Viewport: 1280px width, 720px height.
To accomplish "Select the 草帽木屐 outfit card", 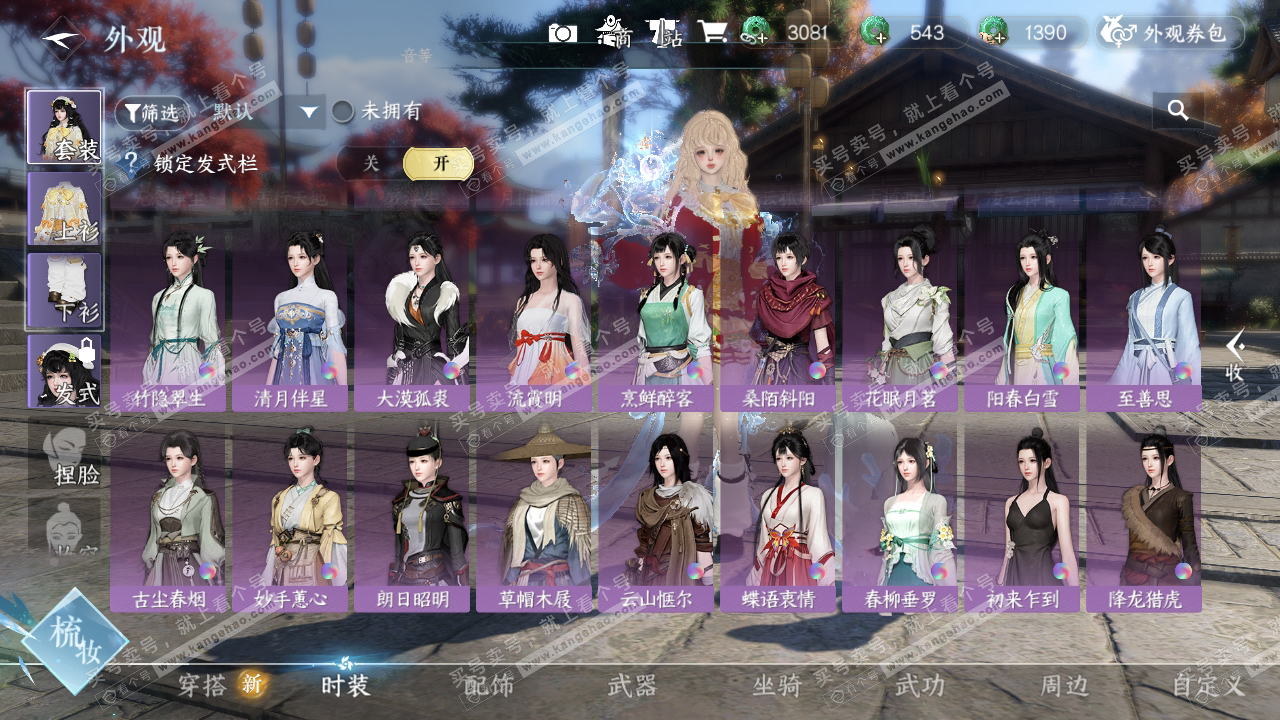I will 534,515.
